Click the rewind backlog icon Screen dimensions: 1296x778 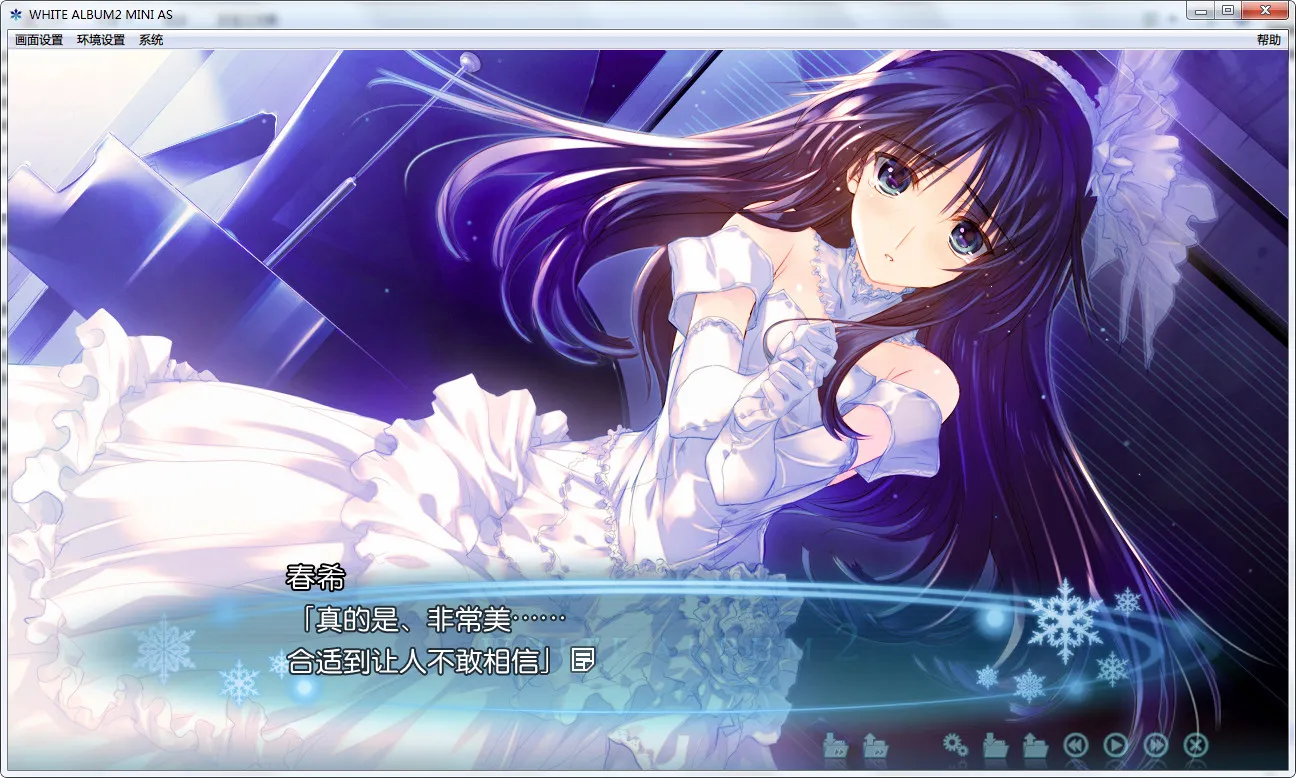click(1076, 745)
